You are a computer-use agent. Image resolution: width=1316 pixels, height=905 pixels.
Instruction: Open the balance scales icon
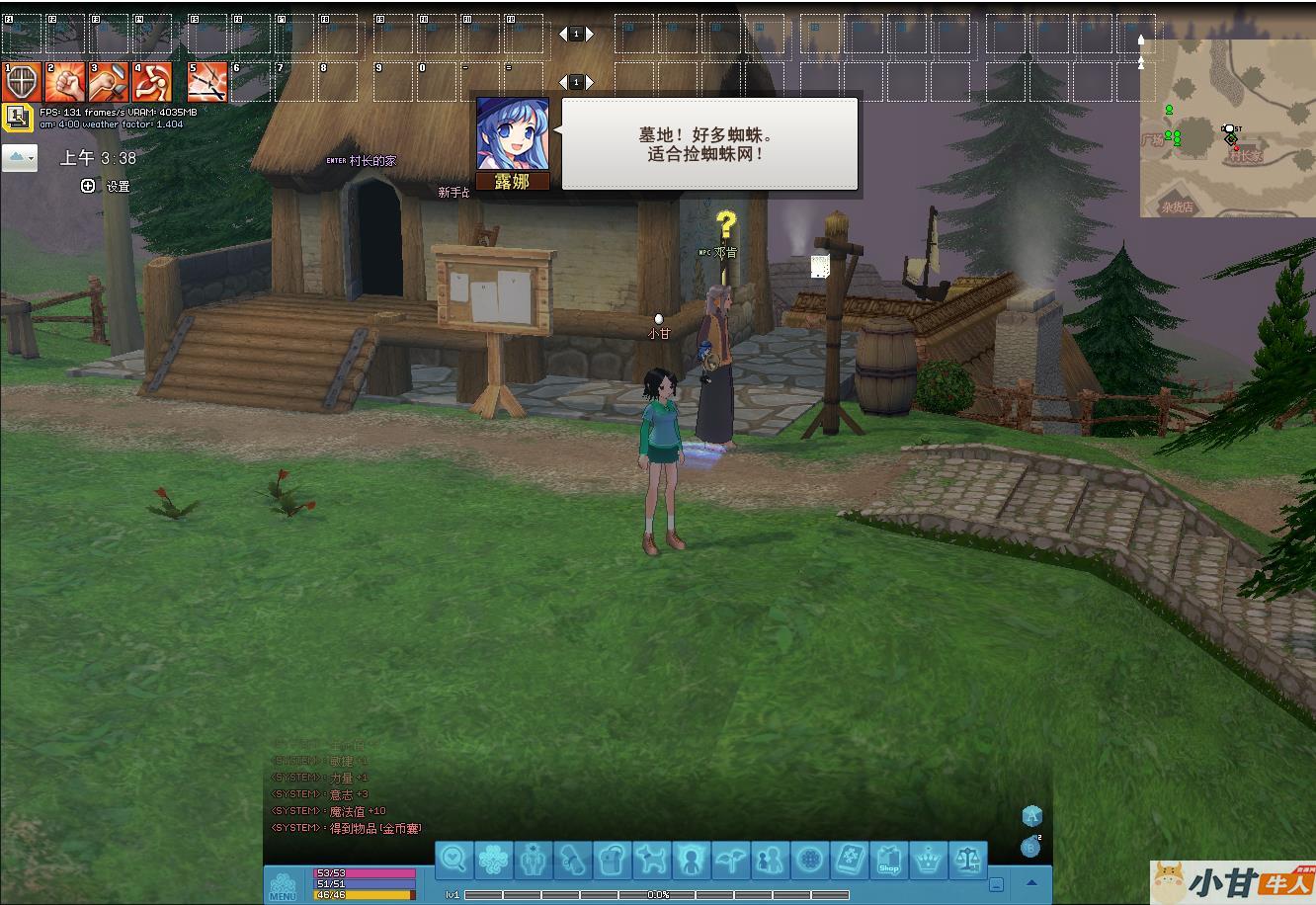coord(968,860)
